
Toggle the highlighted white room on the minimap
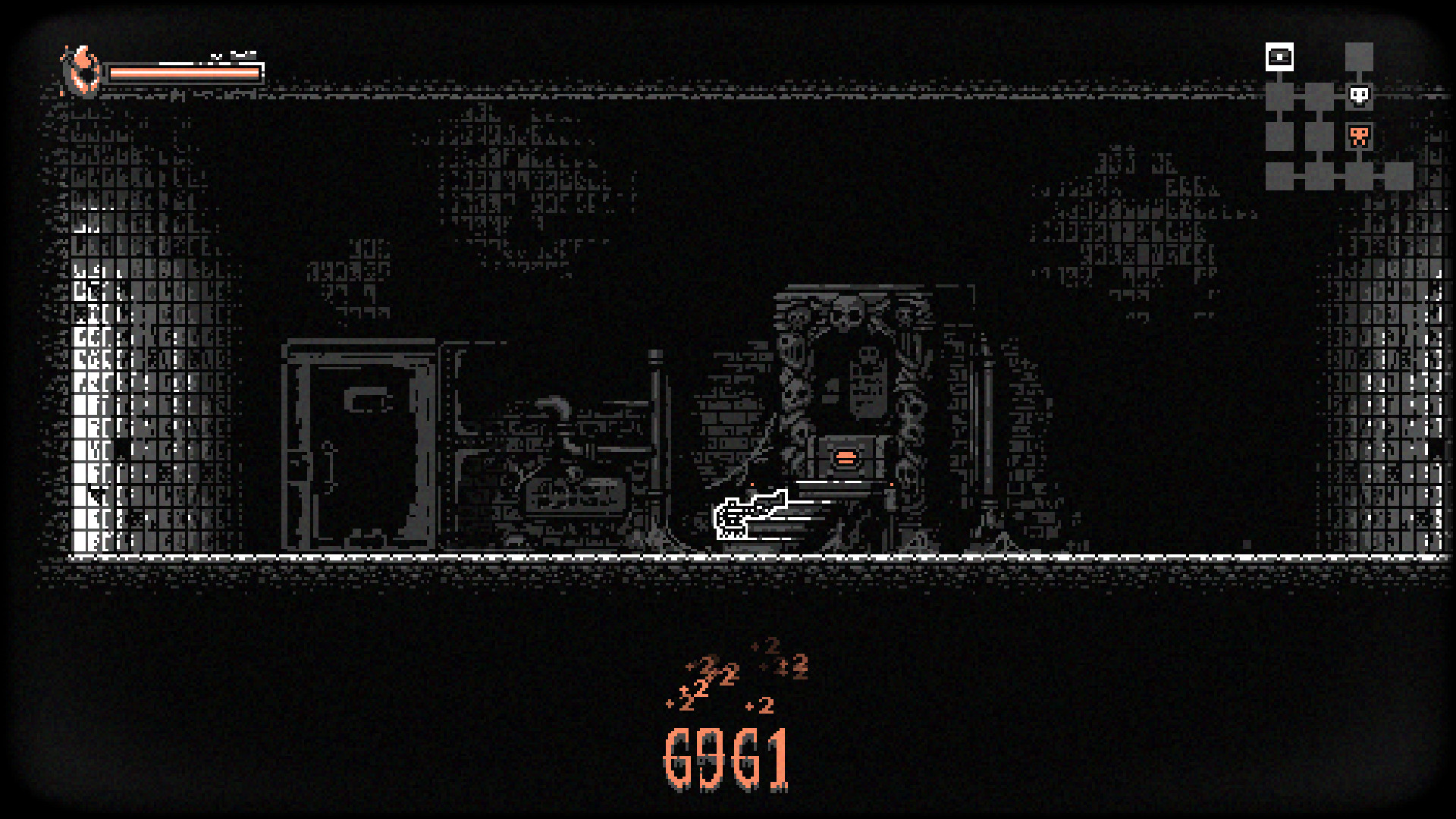(x=1279, y=55)
